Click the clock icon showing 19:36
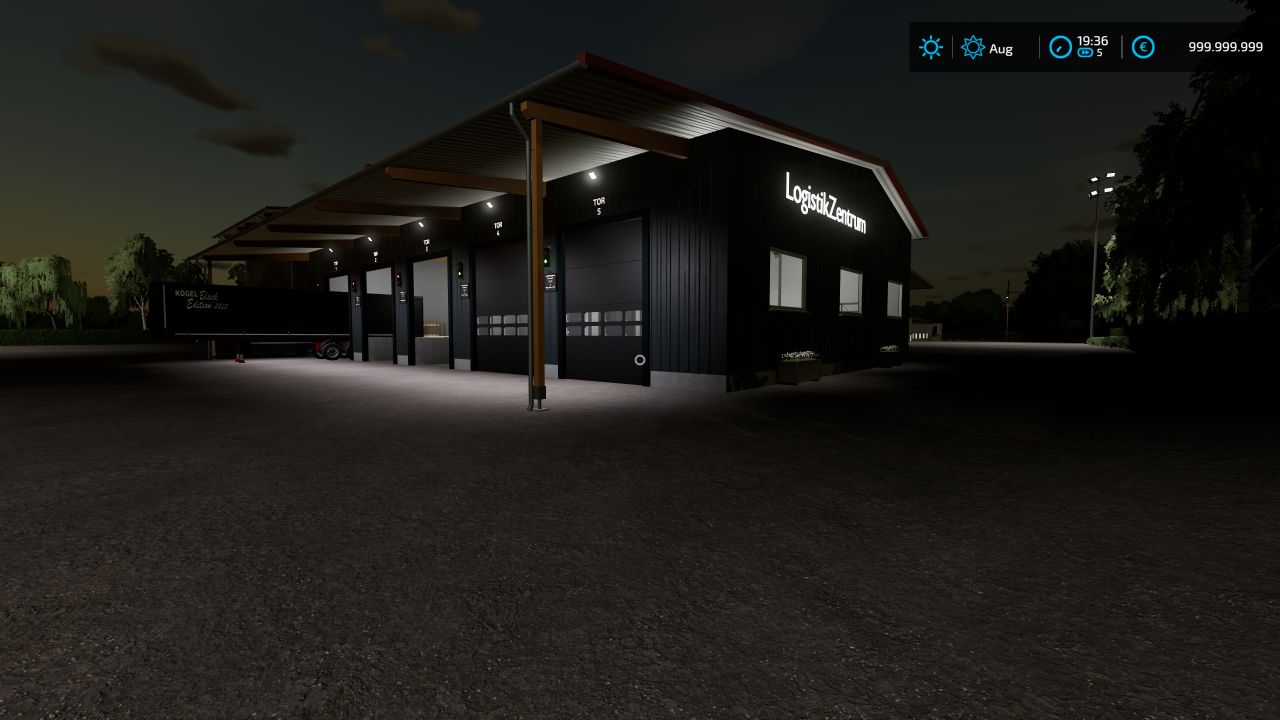The height and width of the screenshot is (720, 1280). (1063, 44)
